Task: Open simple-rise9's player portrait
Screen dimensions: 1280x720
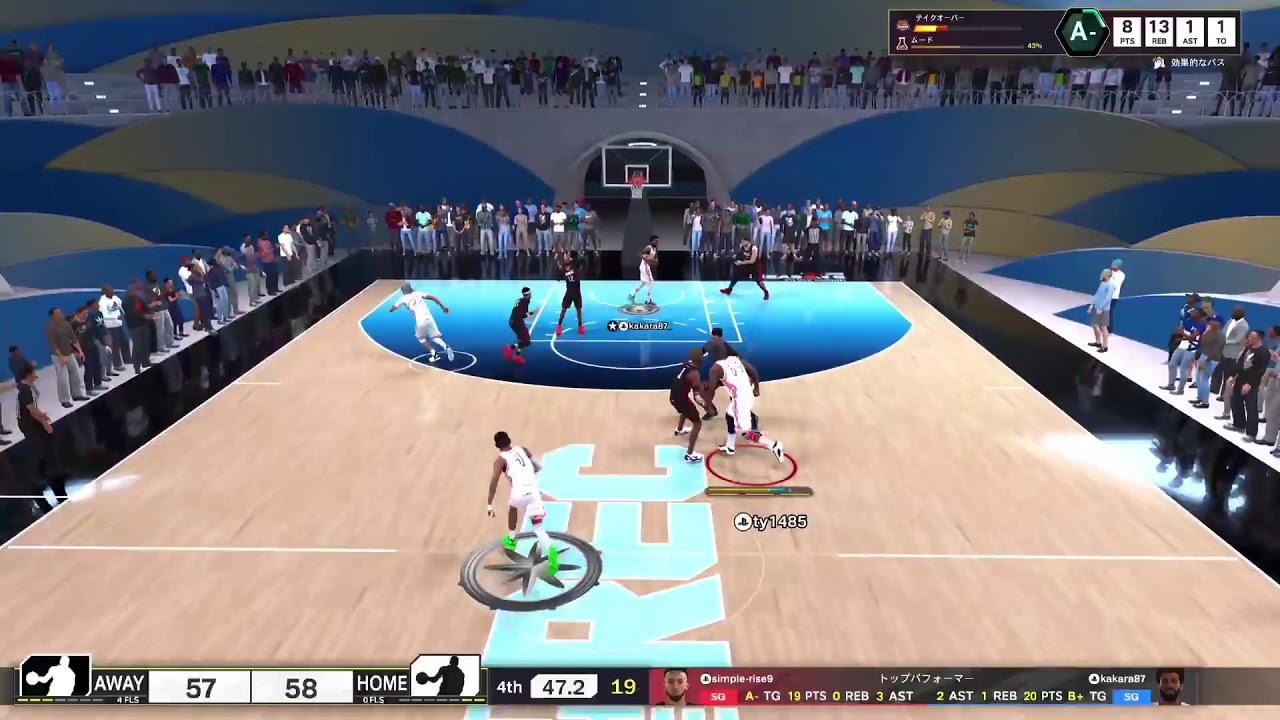Action: point(676,687)
